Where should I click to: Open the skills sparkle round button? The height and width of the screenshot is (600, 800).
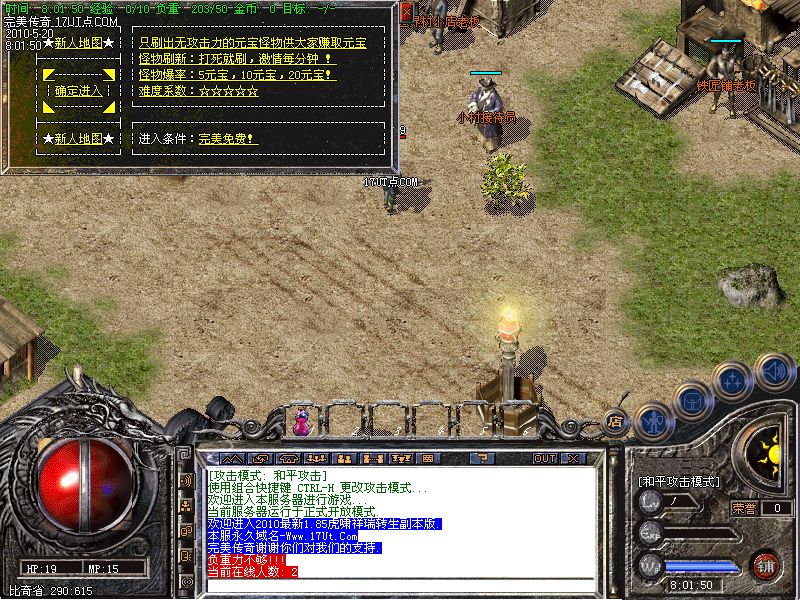pos(733,380)
